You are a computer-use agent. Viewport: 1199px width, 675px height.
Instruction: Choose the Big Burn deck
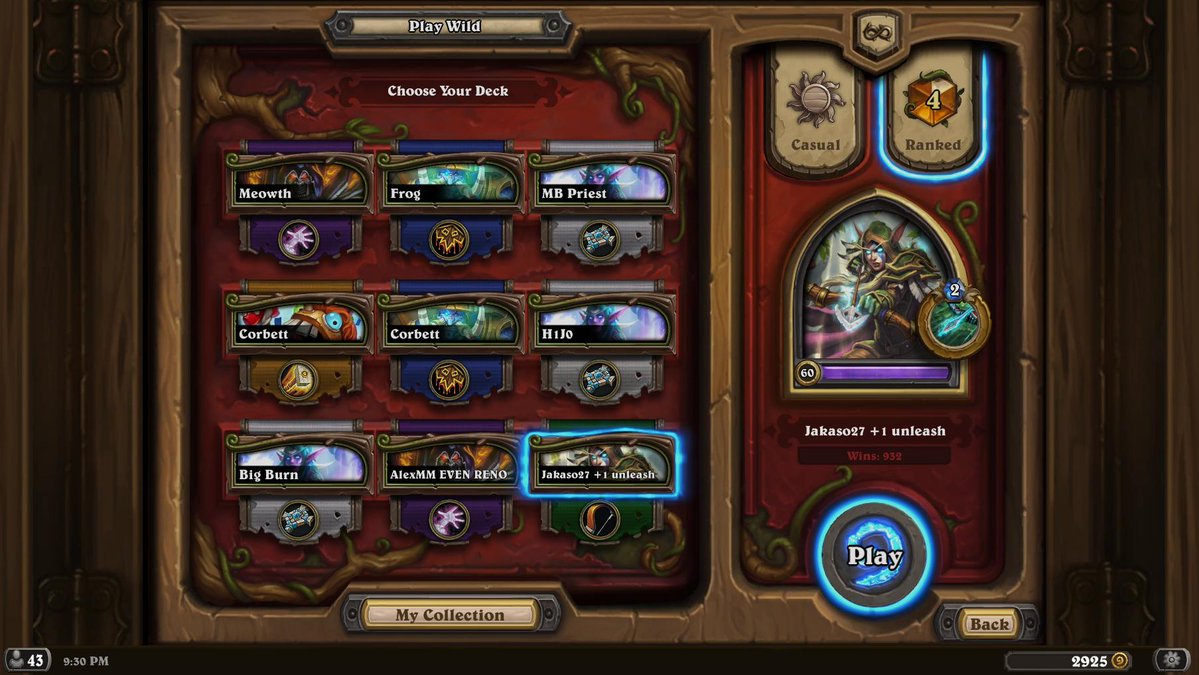[x=300, y=465]
